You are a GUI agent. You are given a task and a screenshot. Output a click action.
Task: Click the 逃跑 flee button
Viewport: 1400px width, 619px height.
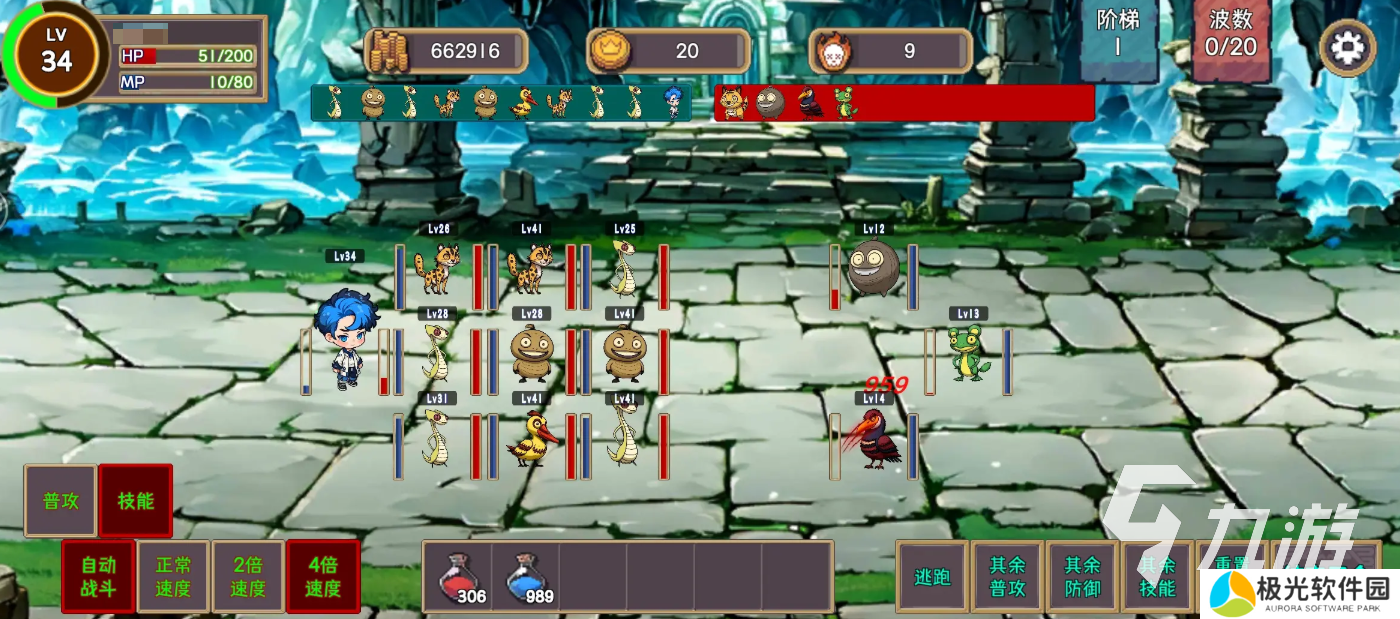pyautogui.click(x=932, y=577)
